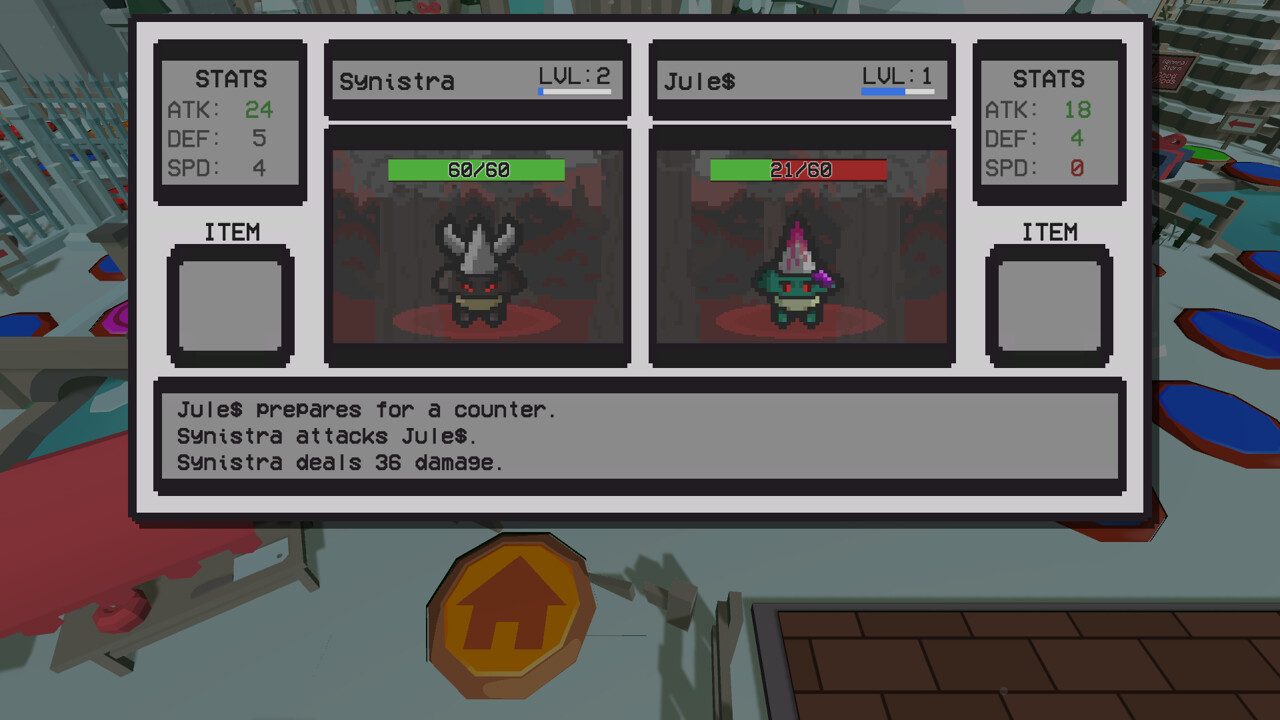Click Jule$'s red SPD value of 0
The height and width of the screenshot is (720, 1280).
click(1077, 168)
